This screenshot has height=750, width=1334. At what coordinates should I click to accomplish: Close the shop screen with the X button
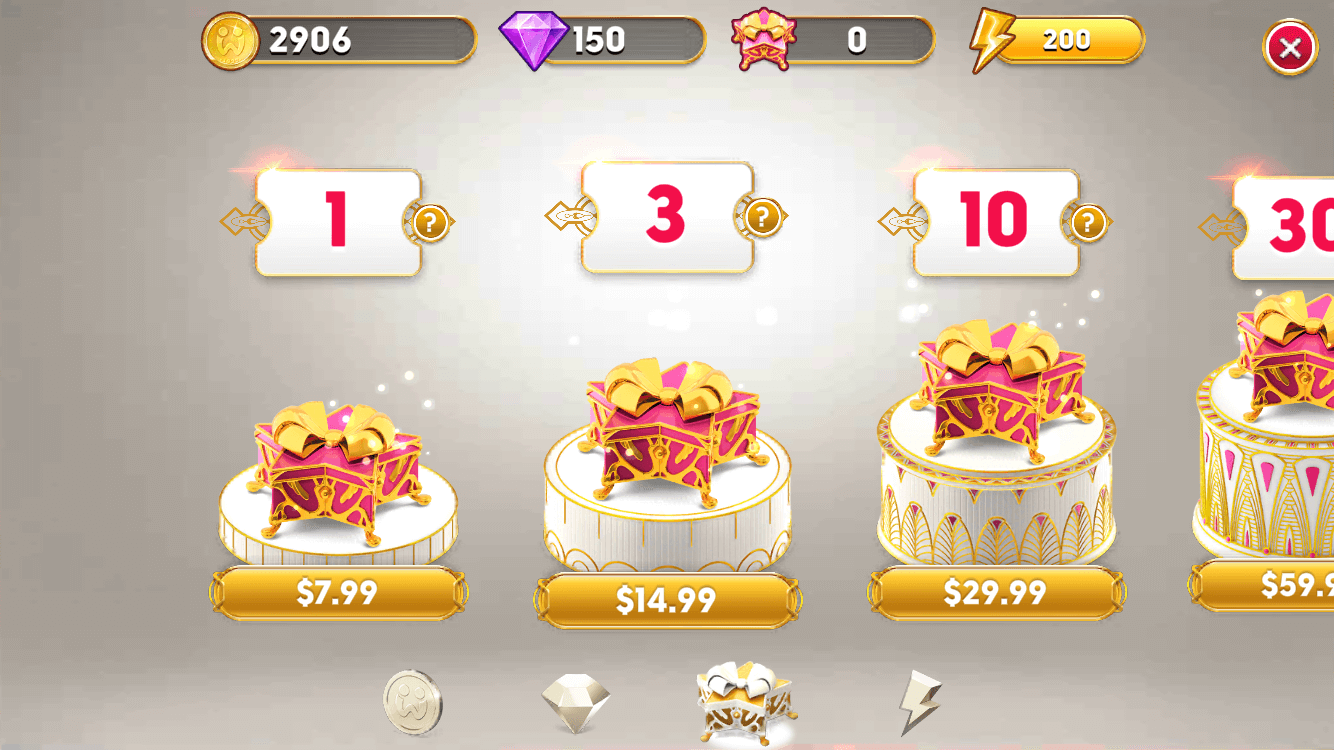pos(1288,47)
